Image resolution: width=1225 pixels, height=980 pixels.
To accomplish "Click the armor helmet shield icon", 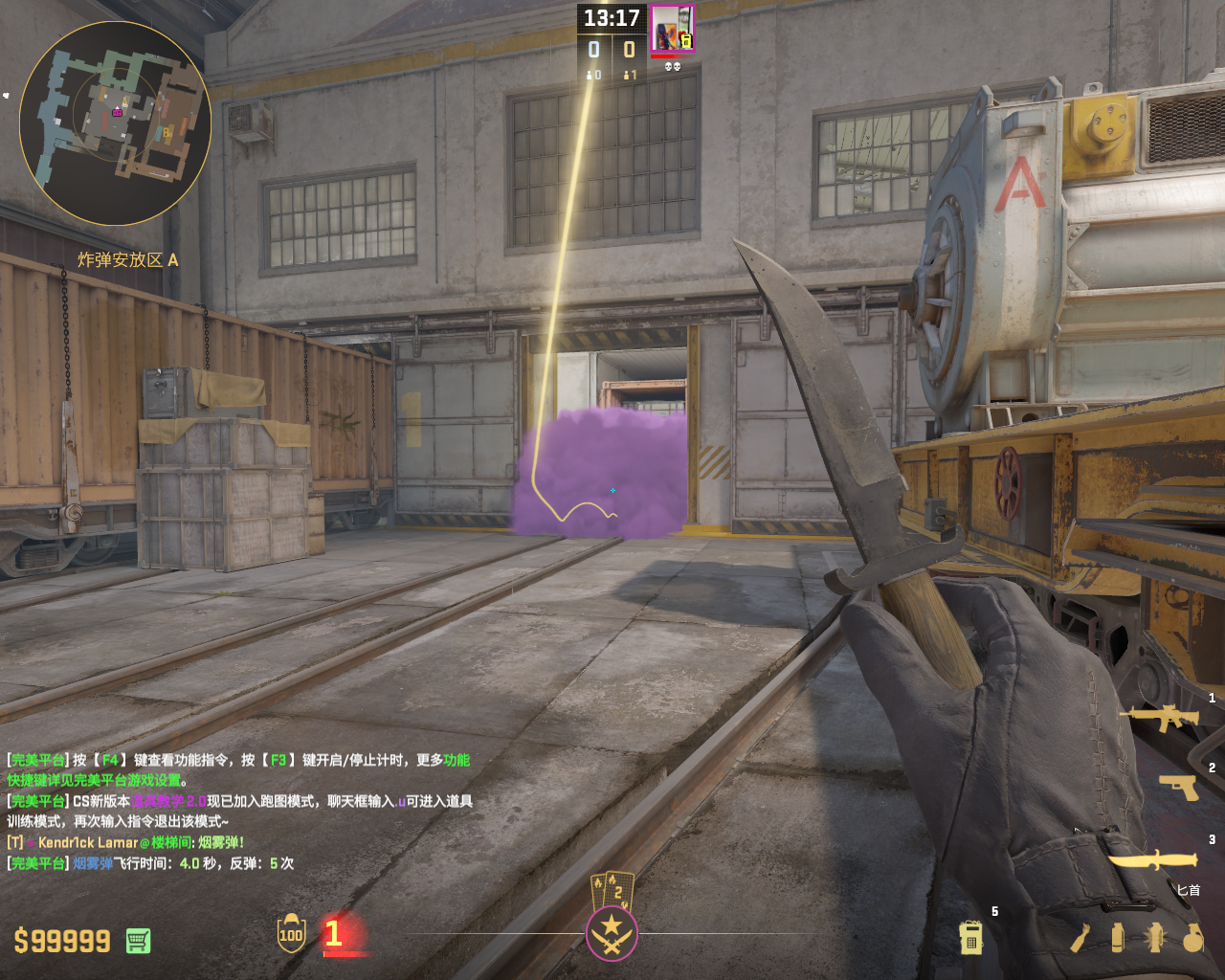I will [x=291, y=933].
